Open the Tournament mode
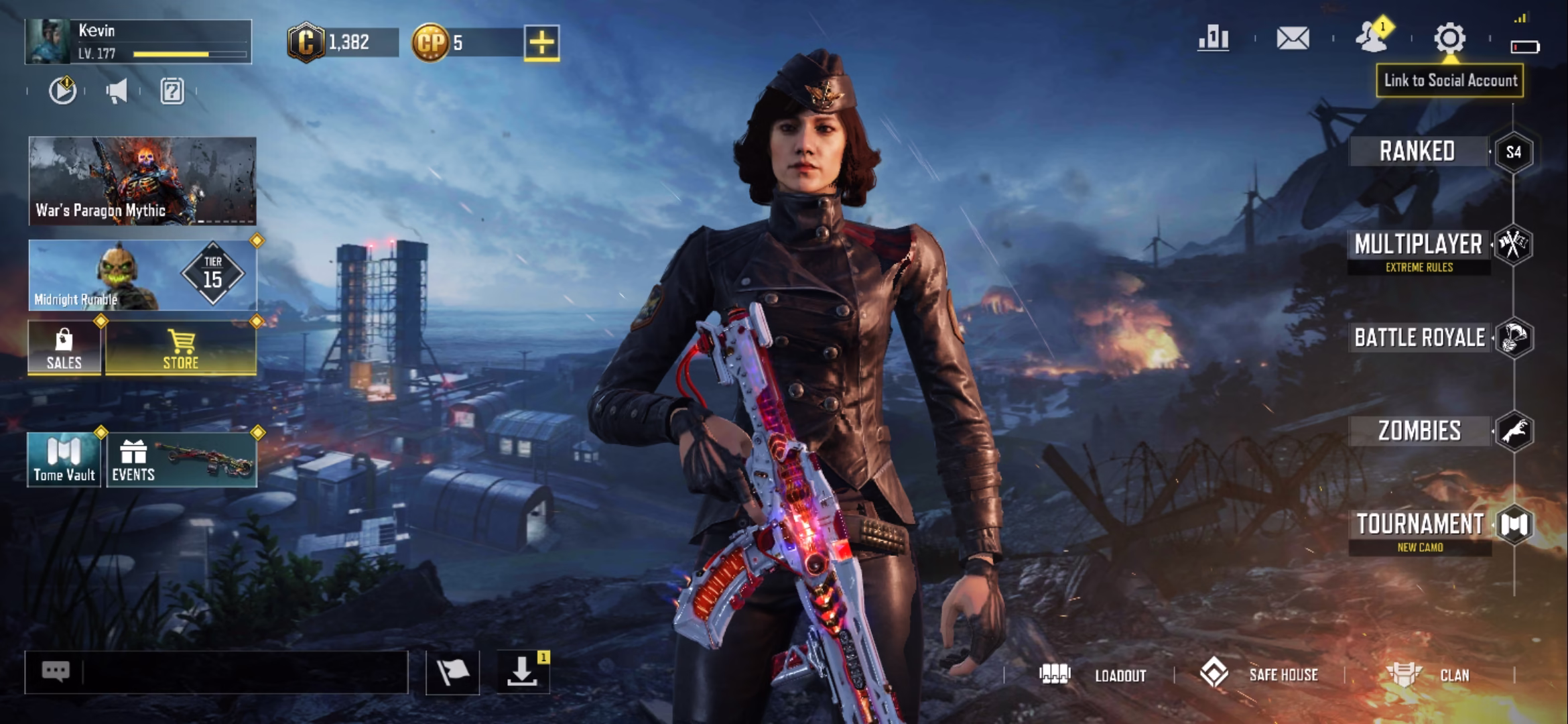Image resolution: width=1568 pixels, height=724 pixels. (1420, 525)
